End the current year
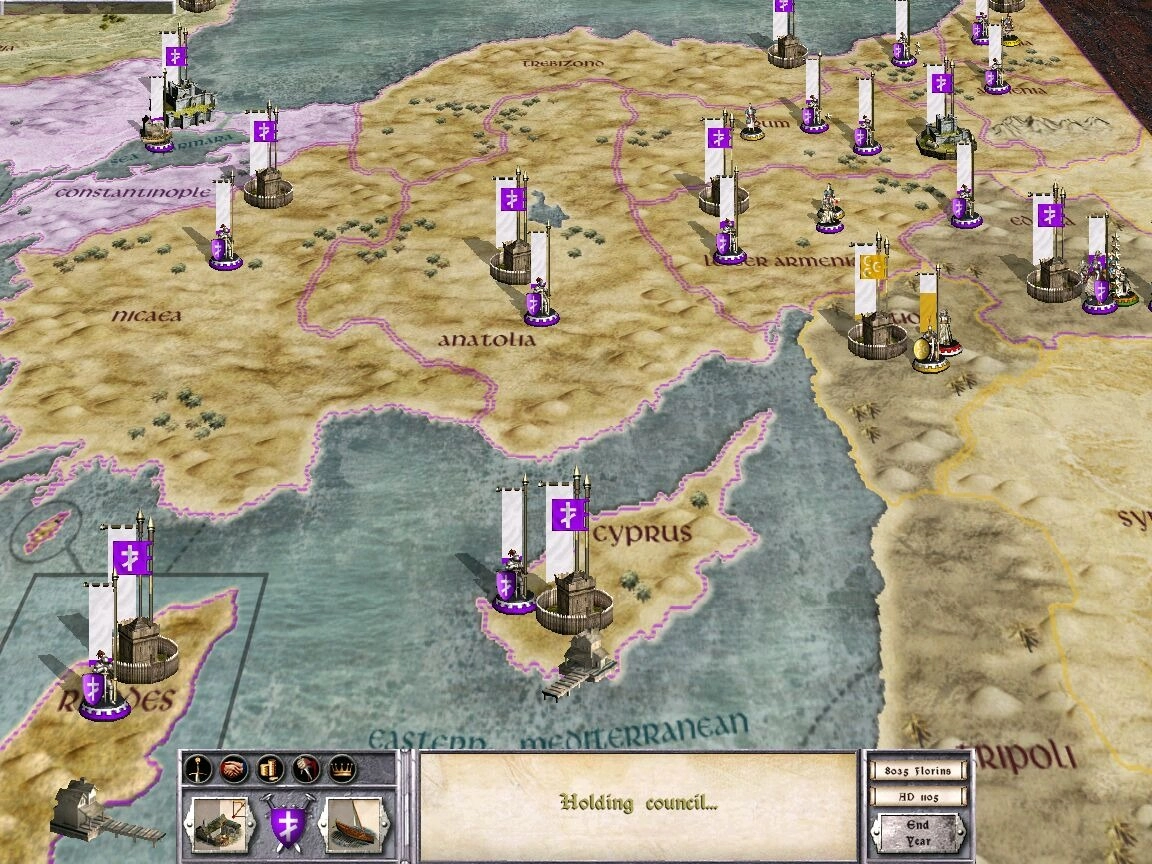Image resolution: width=1152 pixels, height=864 pixels. tap(917, 832)
